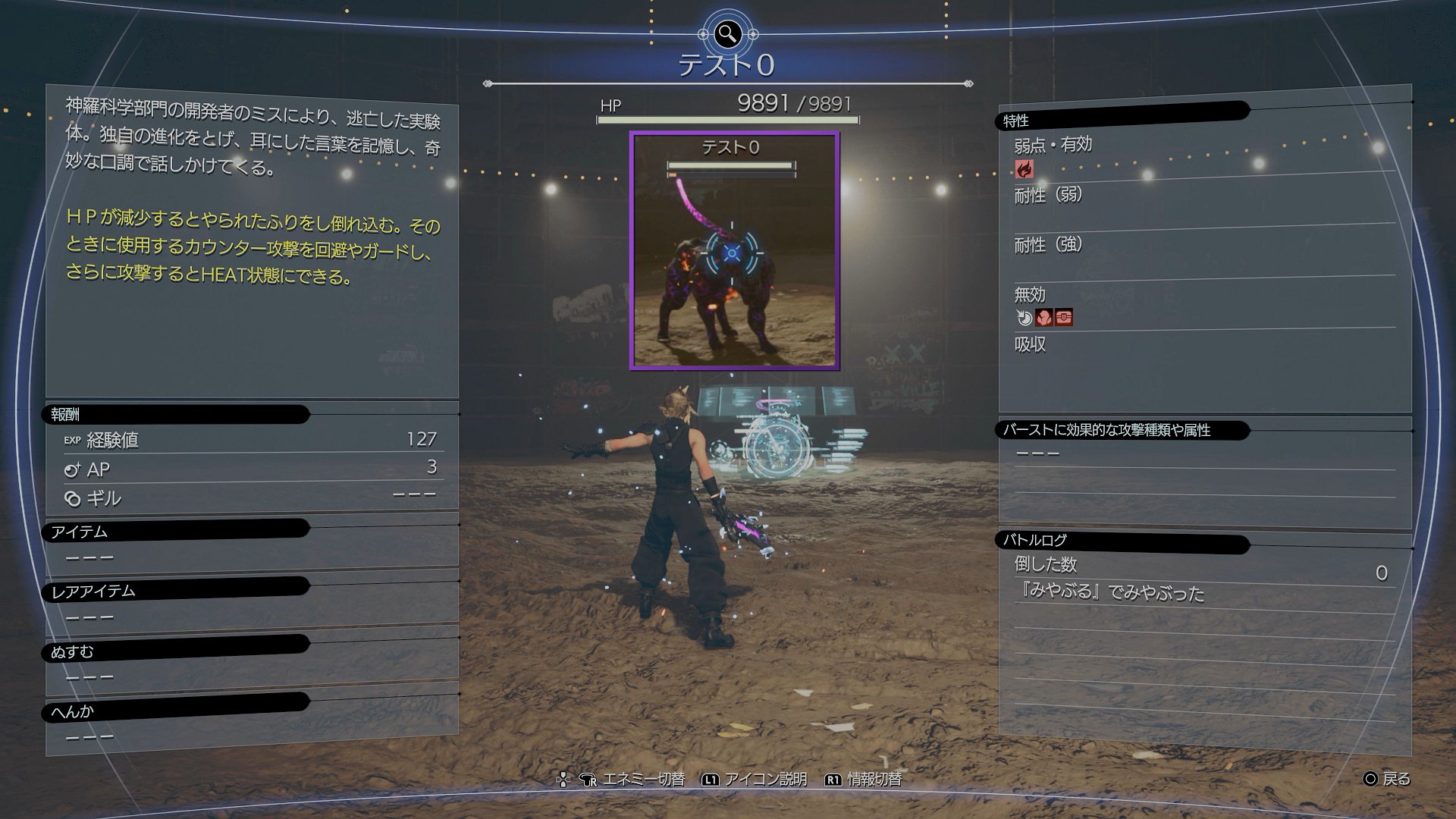Viewport: 1456px width, 819px height.
Task: Select the treasure chest immunity icon
Action: (x=1064, y=318)
